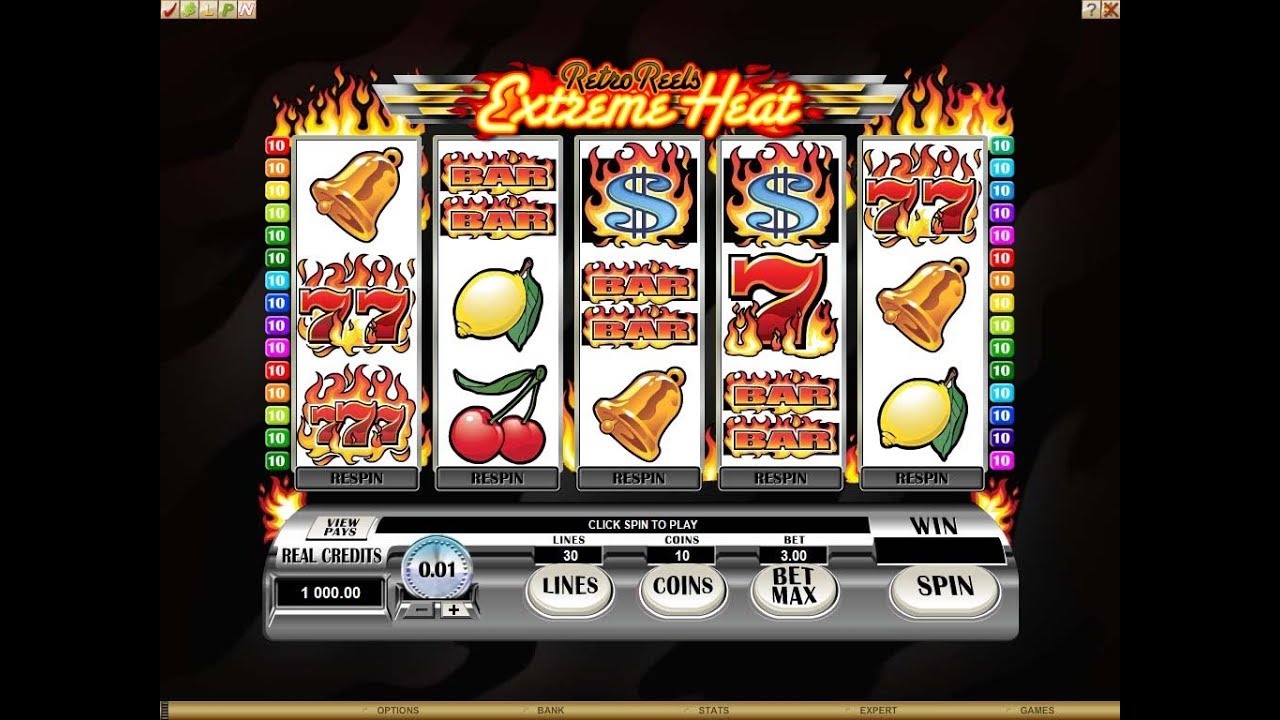Select the white N toolbar icon
This screenshot has width=1280, height=720.
[x=246, y=9]
